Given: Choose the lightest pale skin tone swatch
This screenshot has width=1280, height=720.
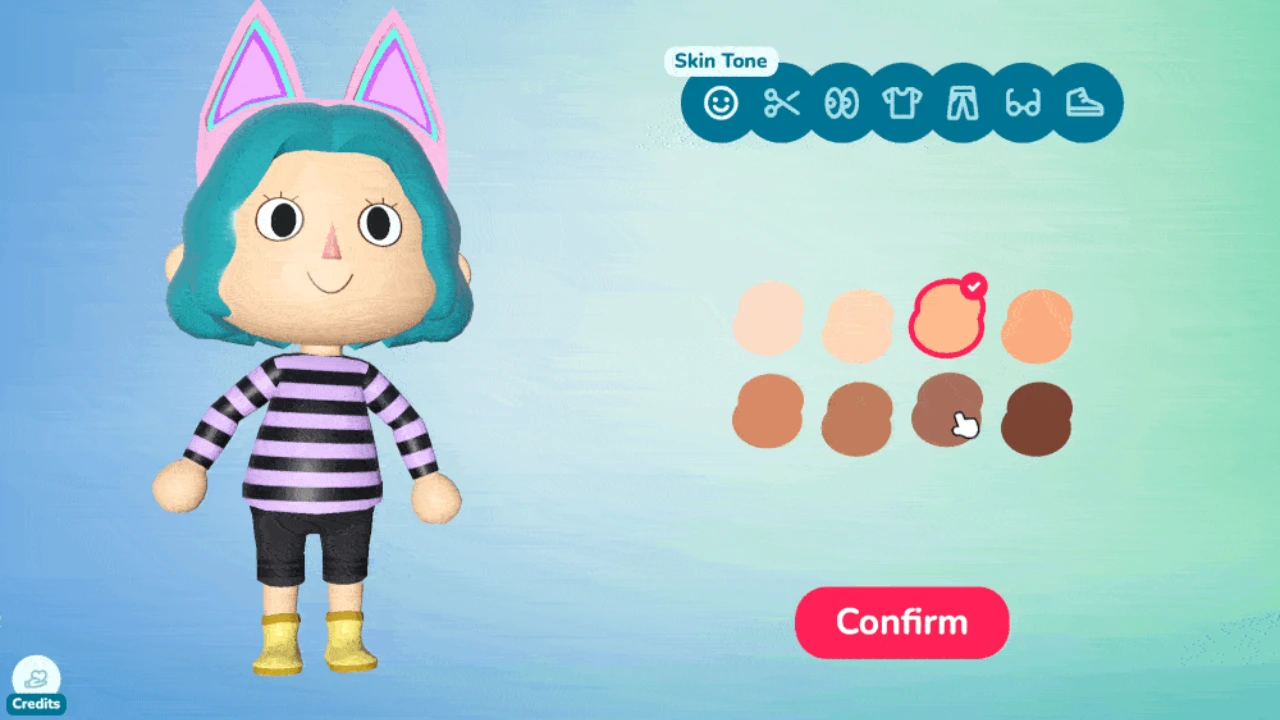Looking at the screenshot, I should click(768, 318).
